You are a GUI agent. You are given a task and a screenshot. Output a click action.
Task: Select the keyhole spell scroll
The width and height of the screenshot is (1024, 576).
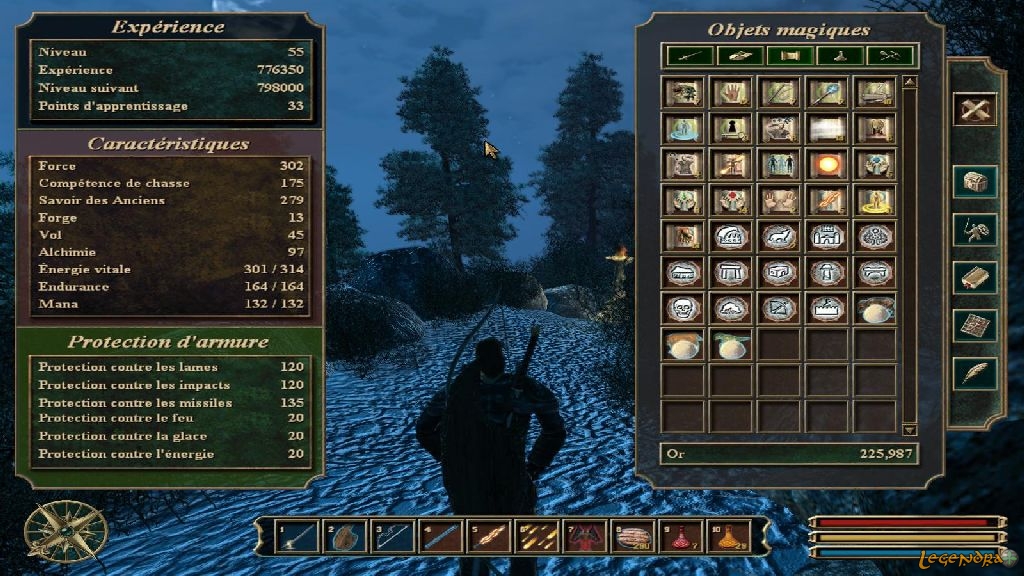(x=732, y=129)
